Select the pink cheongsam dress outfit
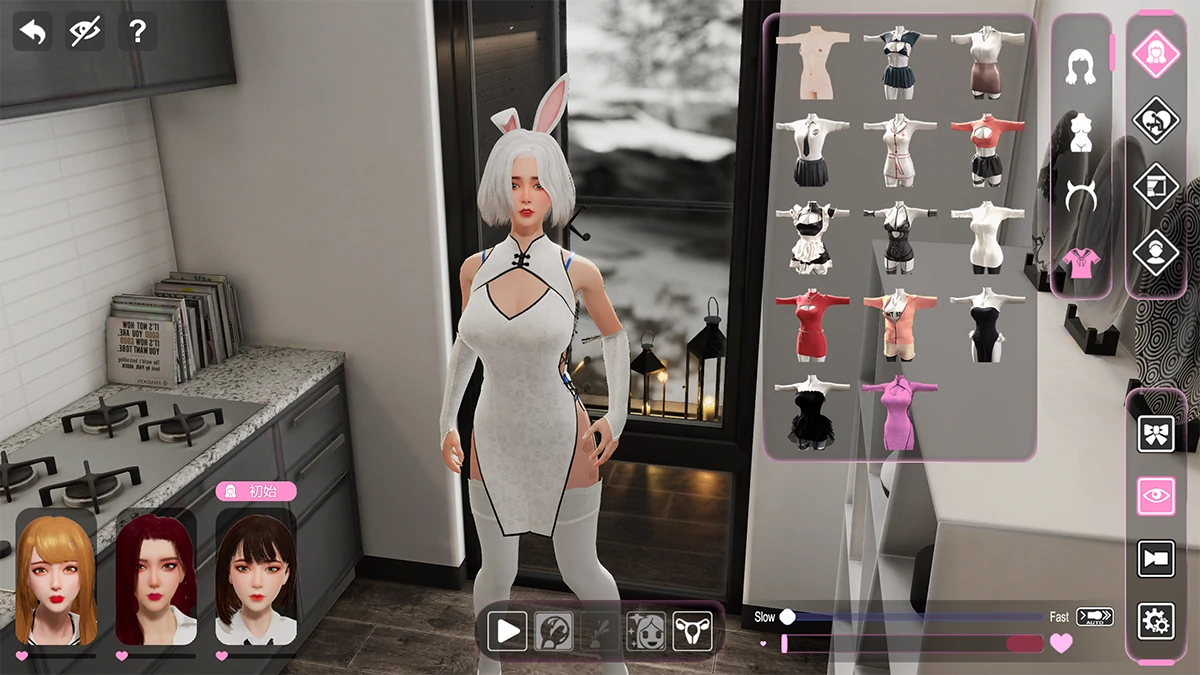This screenshot has height=675, width=1200. 899,413
